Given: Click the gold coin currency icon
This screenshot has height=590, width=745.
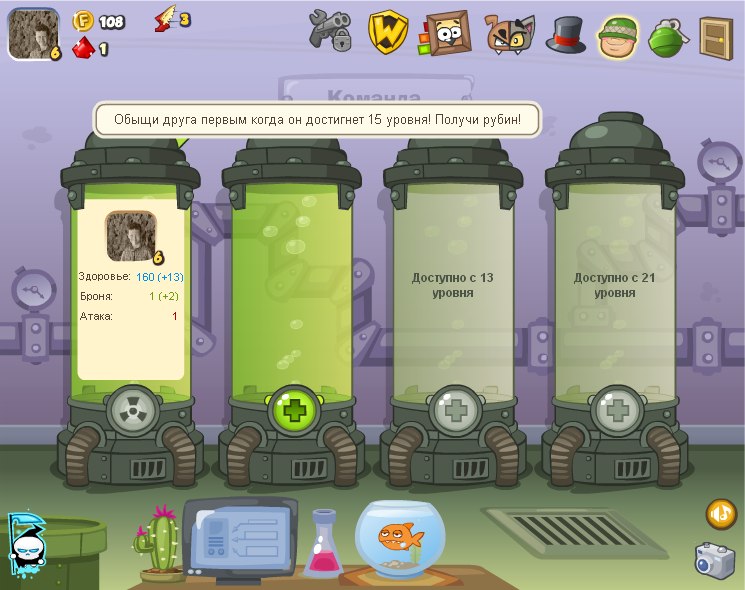Looking at the screenshot, I should point(83,21).
